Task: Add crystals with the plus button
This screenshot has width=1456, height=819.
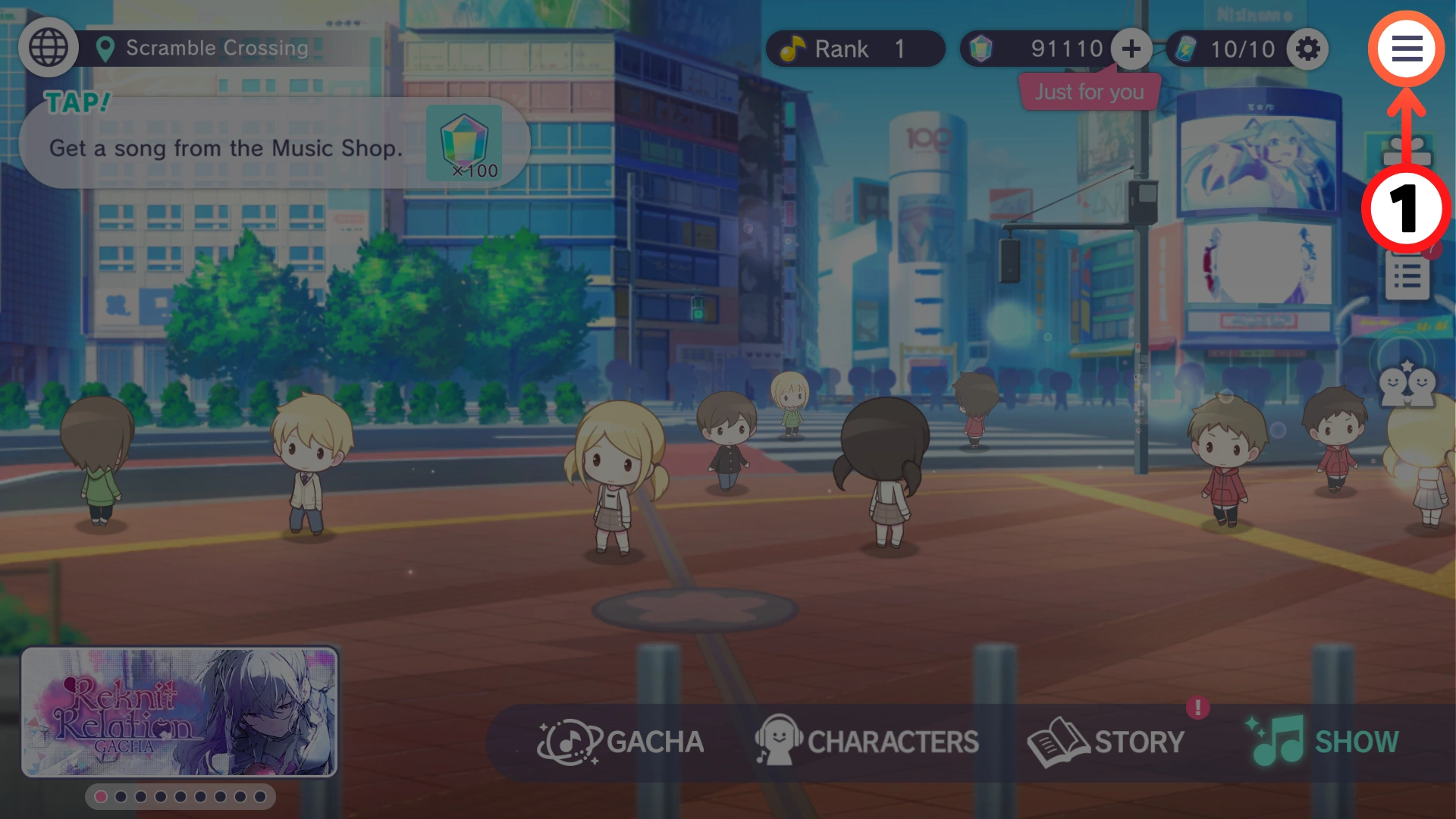Action: (x=1131, y=49)
